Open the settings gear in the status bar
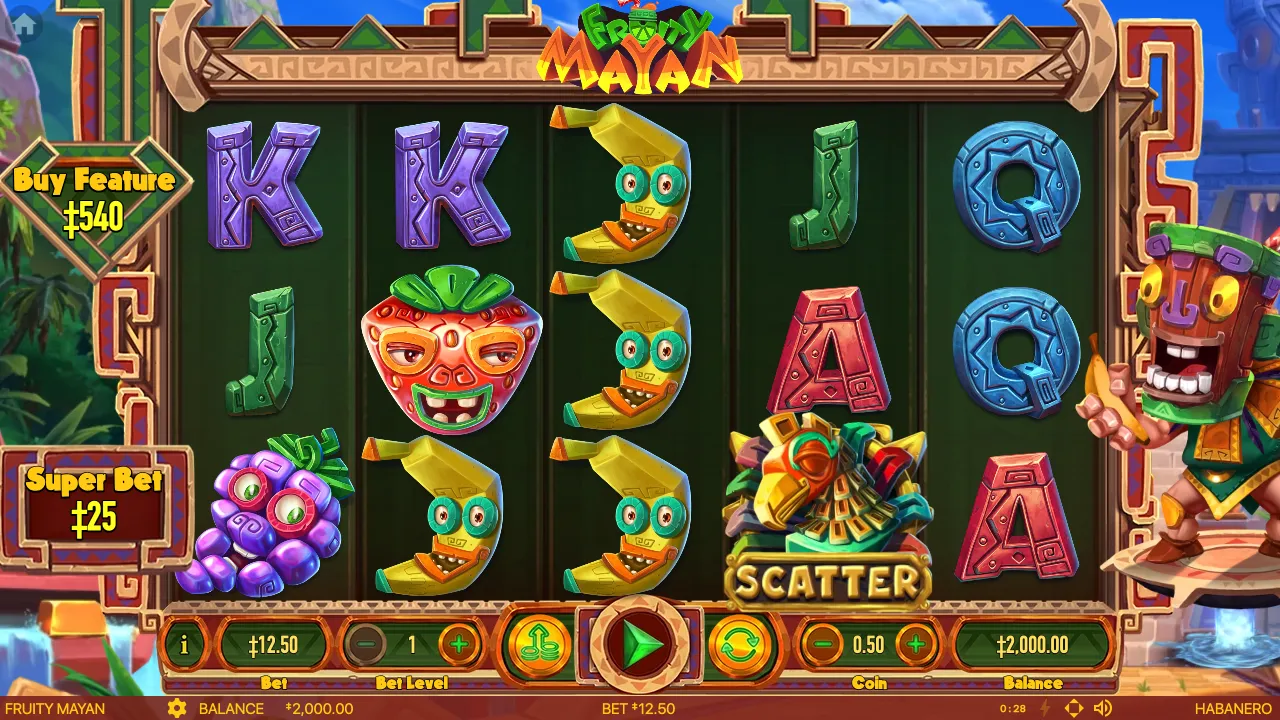 click(x=177, y=708)
